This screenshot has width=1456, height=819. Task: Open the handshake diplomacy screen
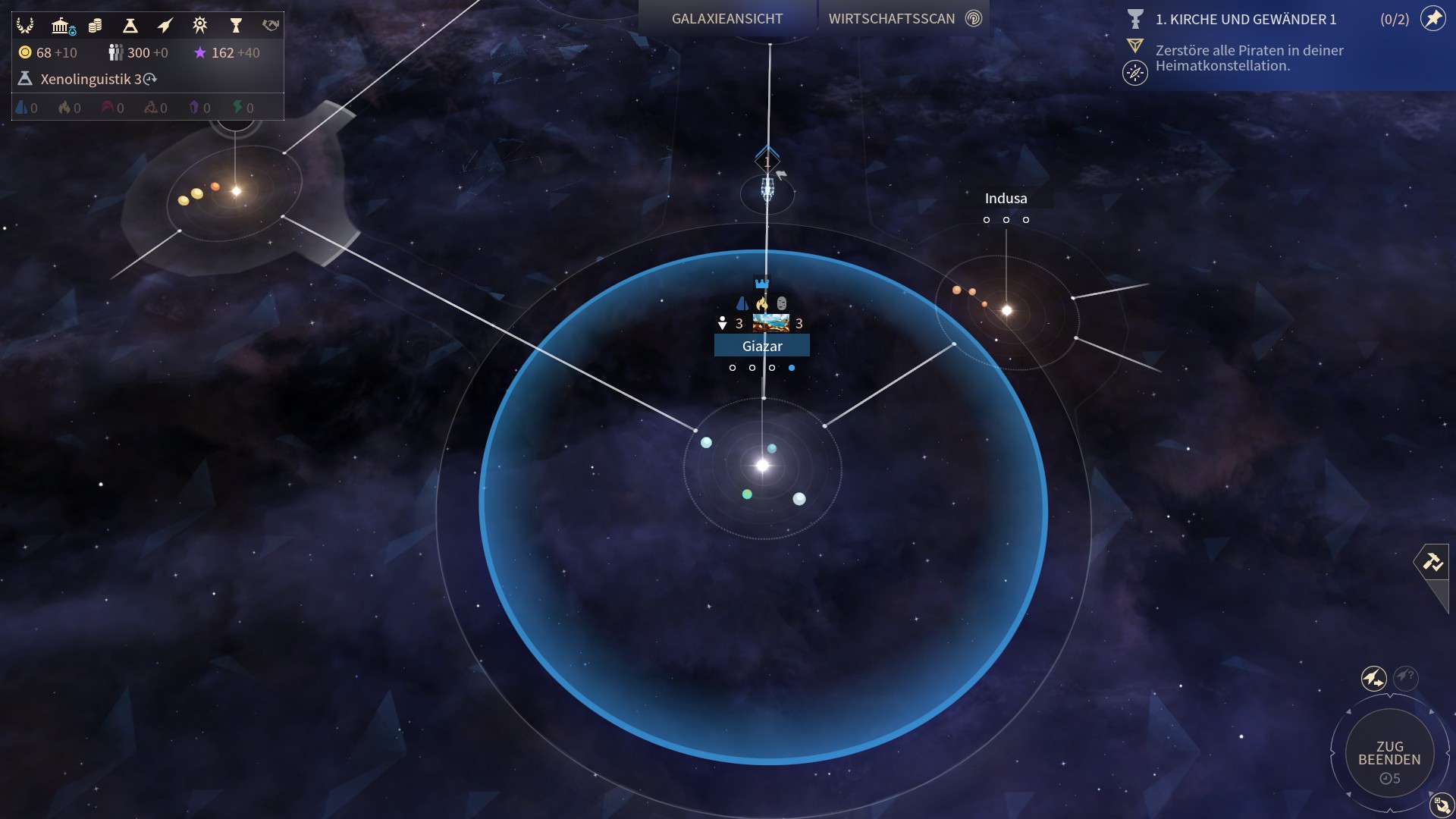point(271,26)
